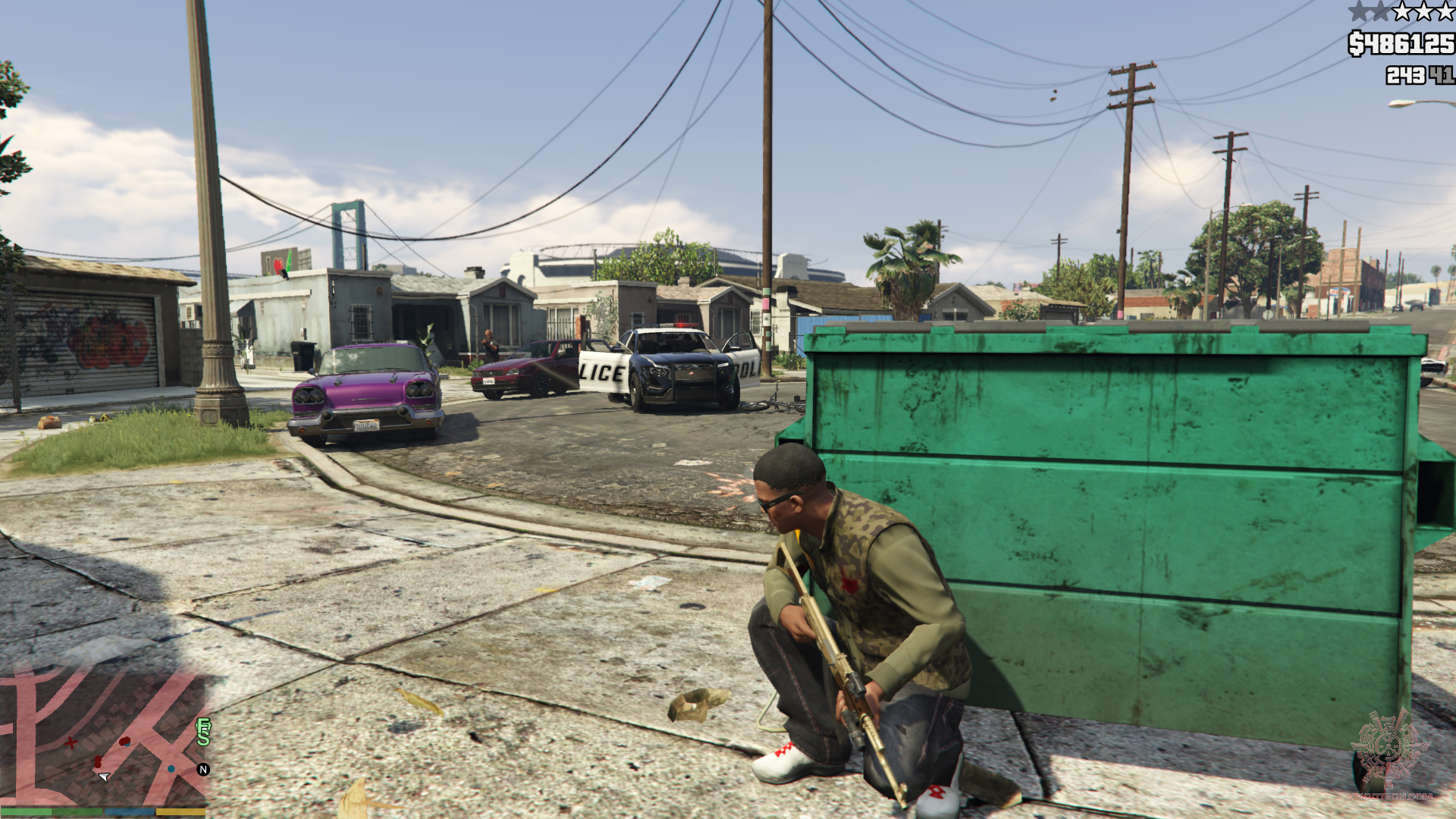Select the white player arrow on minimap
1456x819 pixels.
(x=105, y=777)
